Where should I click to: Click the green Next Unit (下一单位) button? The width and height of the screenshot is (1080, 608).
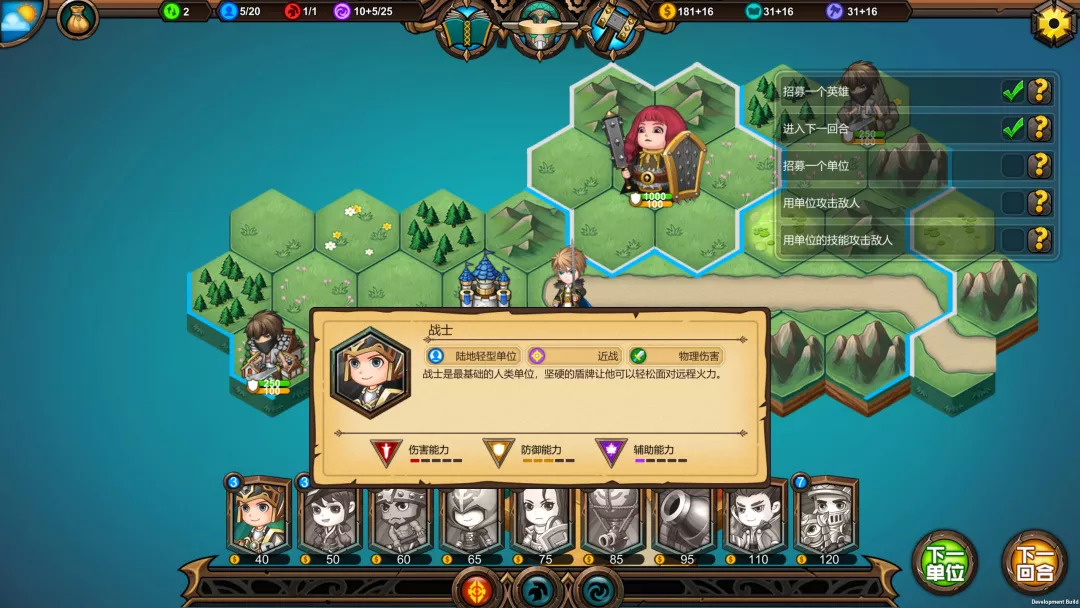tap(944, 563)
